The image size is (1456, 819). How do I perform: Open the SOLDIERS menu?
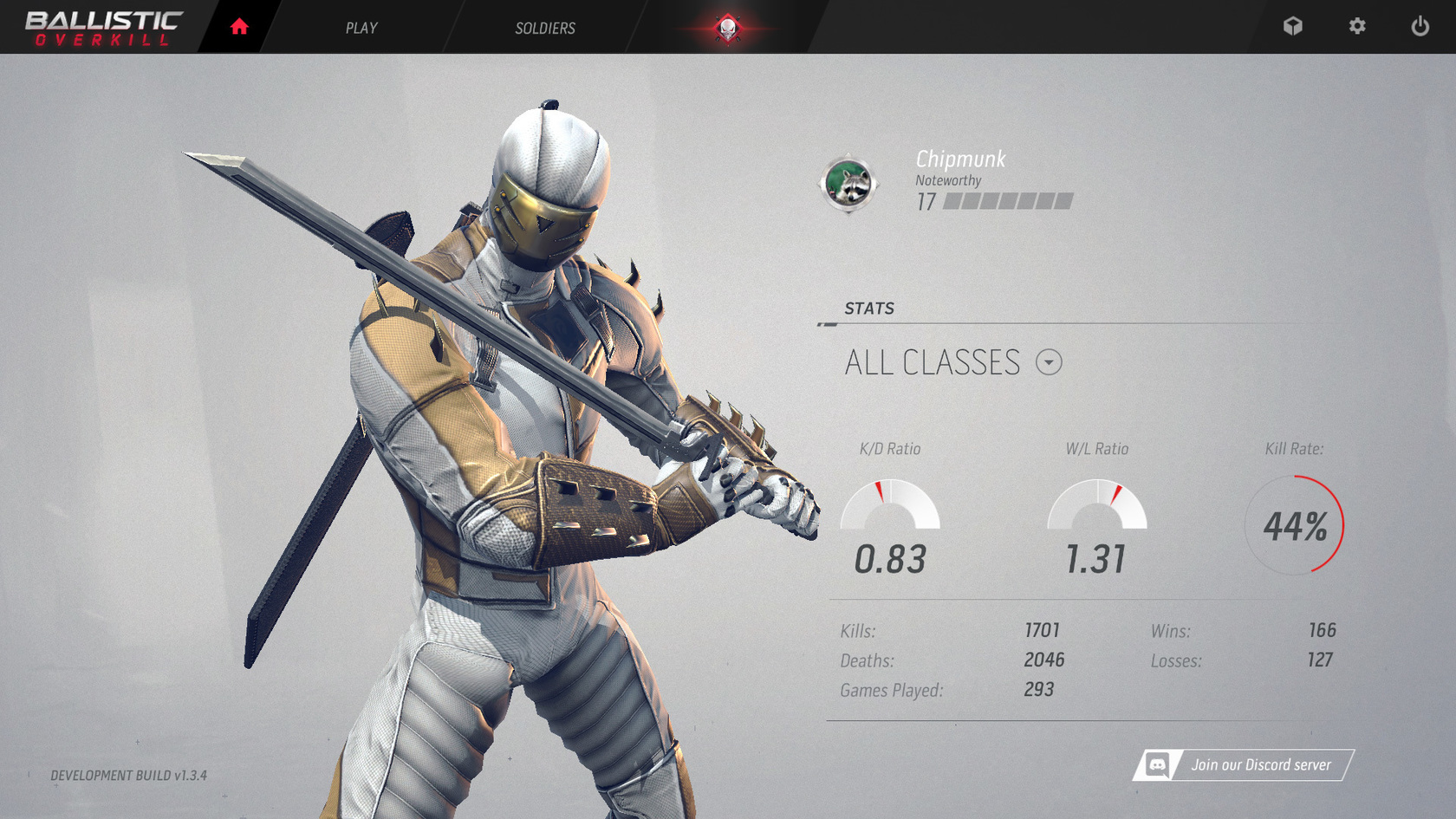[544, 28]
